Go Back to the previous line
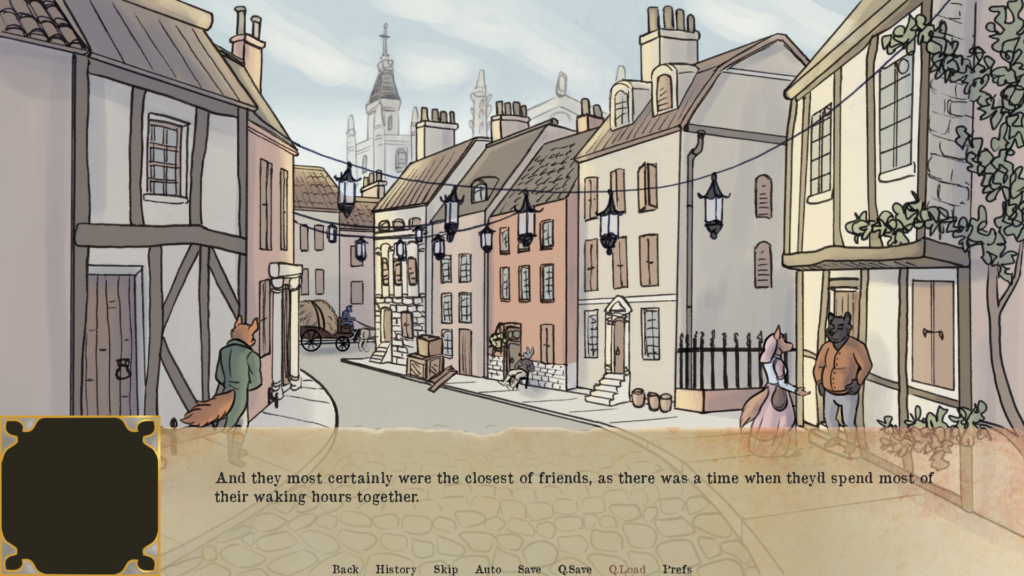Viewport: 1024px width, 576px height. pyautogui.click(x=345, y=569)
